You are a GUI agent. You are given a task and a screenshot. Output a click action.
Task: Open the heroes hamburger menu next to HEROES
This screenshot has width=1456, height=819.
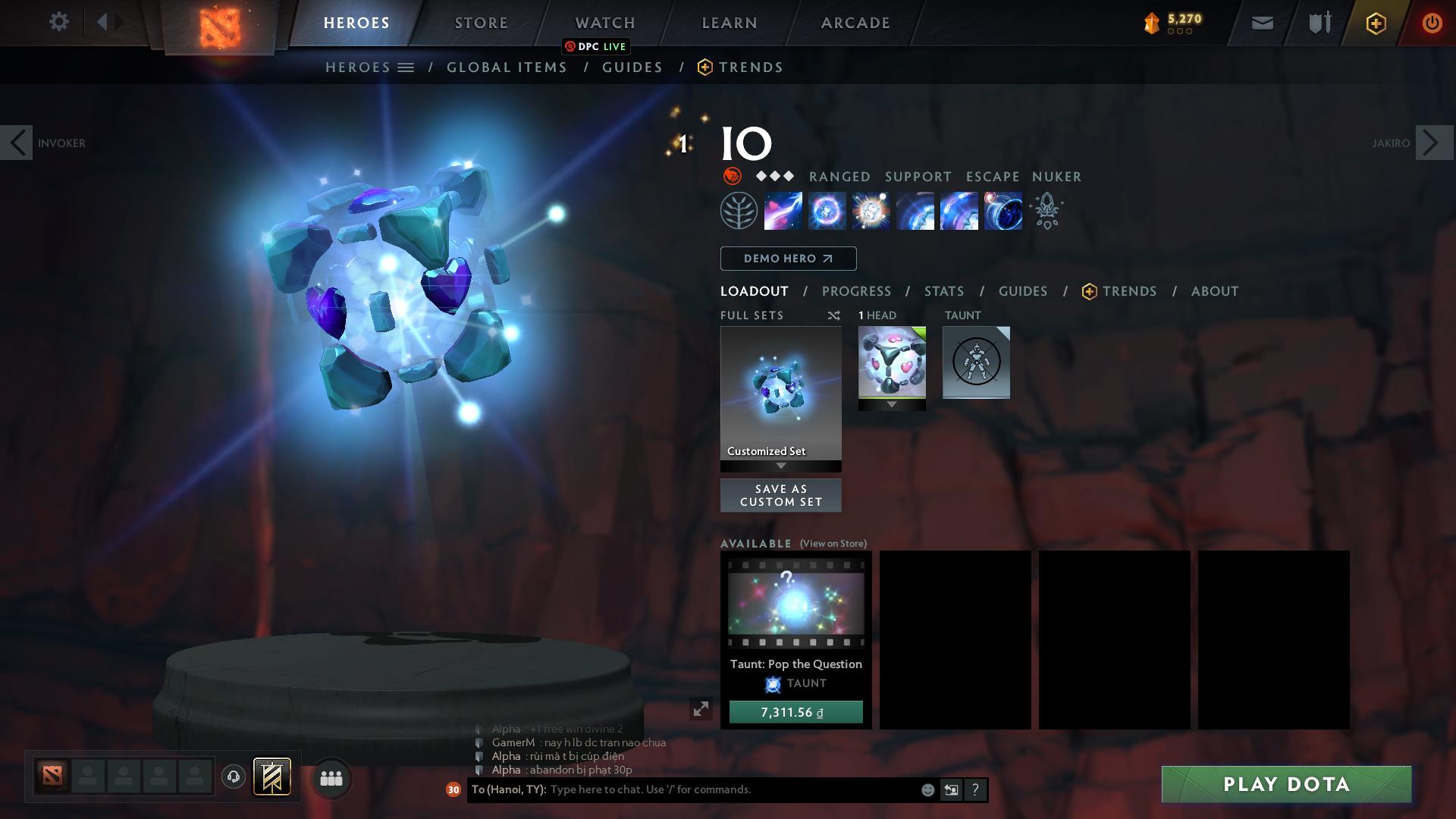coord(406,67)
